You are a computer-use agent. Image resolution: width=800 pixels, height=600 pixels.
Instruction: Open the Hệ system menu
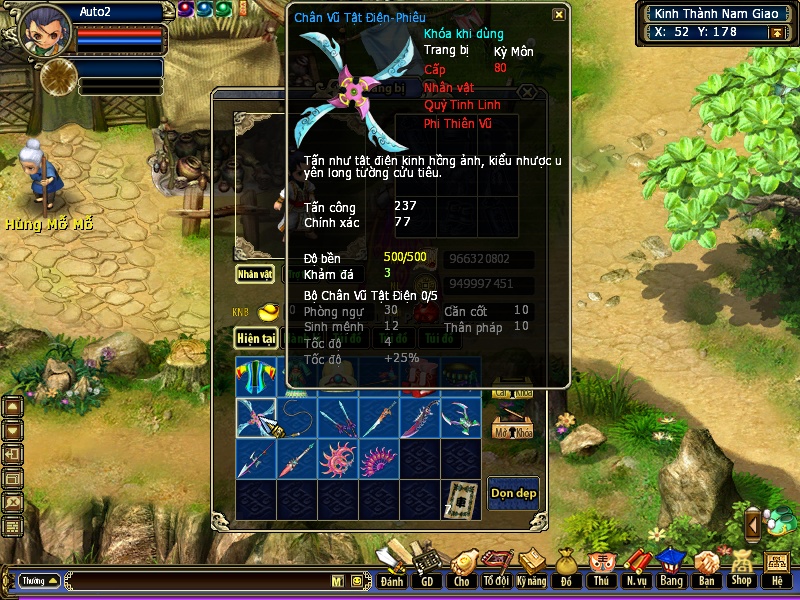(777, 568)
